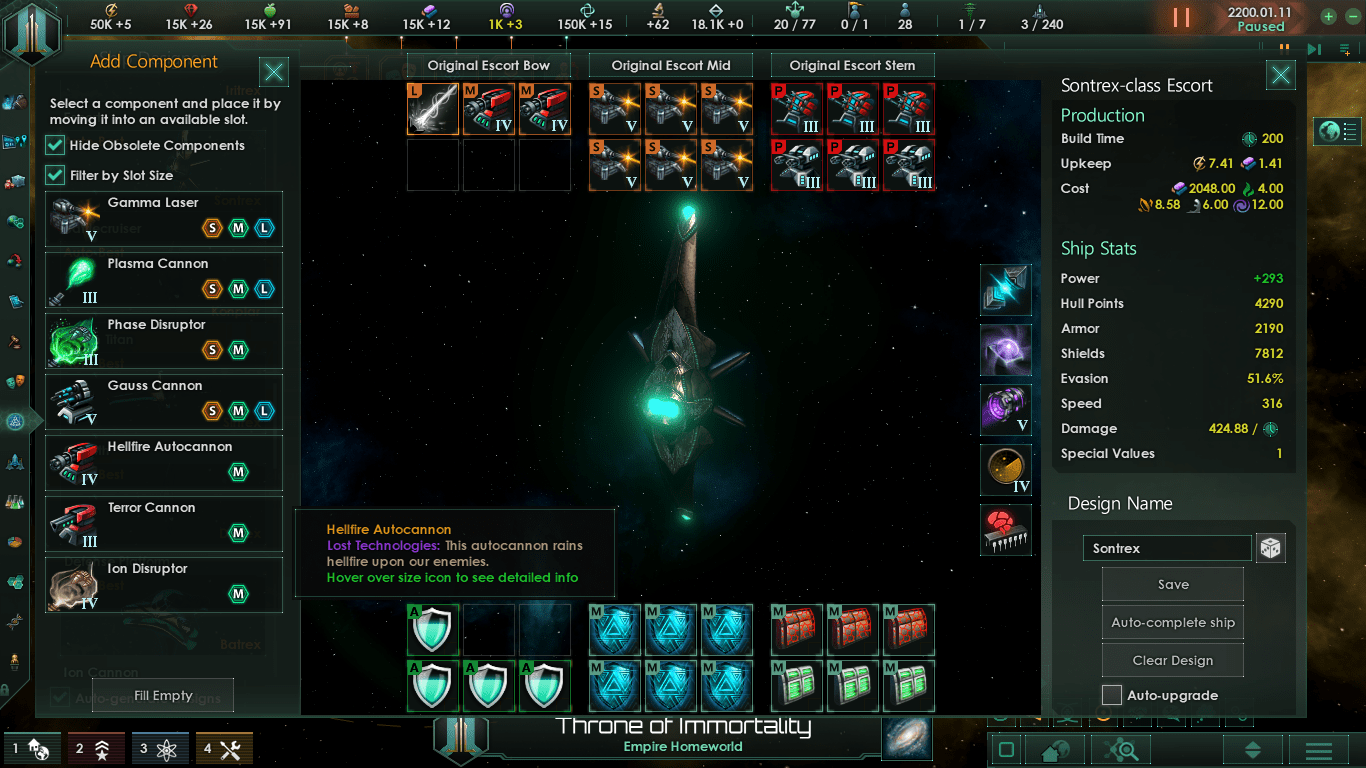Choose the Plasma Cannon component
Screen dimensions: 1366x768
tap(163, 279)
